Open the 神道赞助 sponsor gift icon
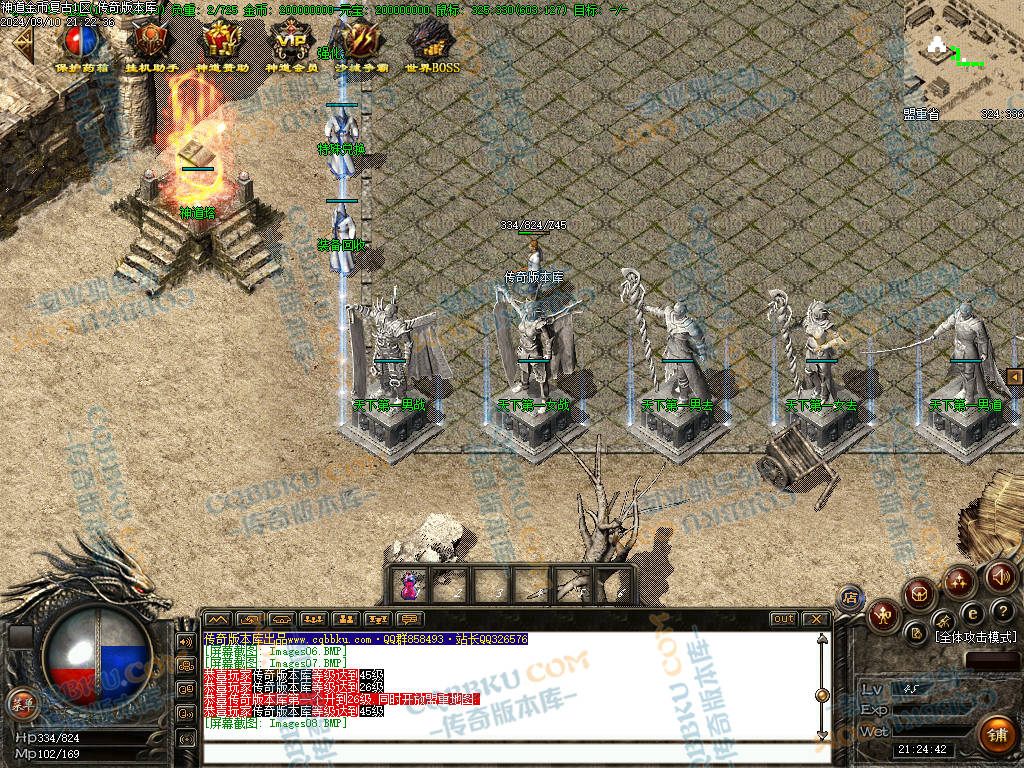Viewport: 1024px width, 768px height. [x=221, y=43]
